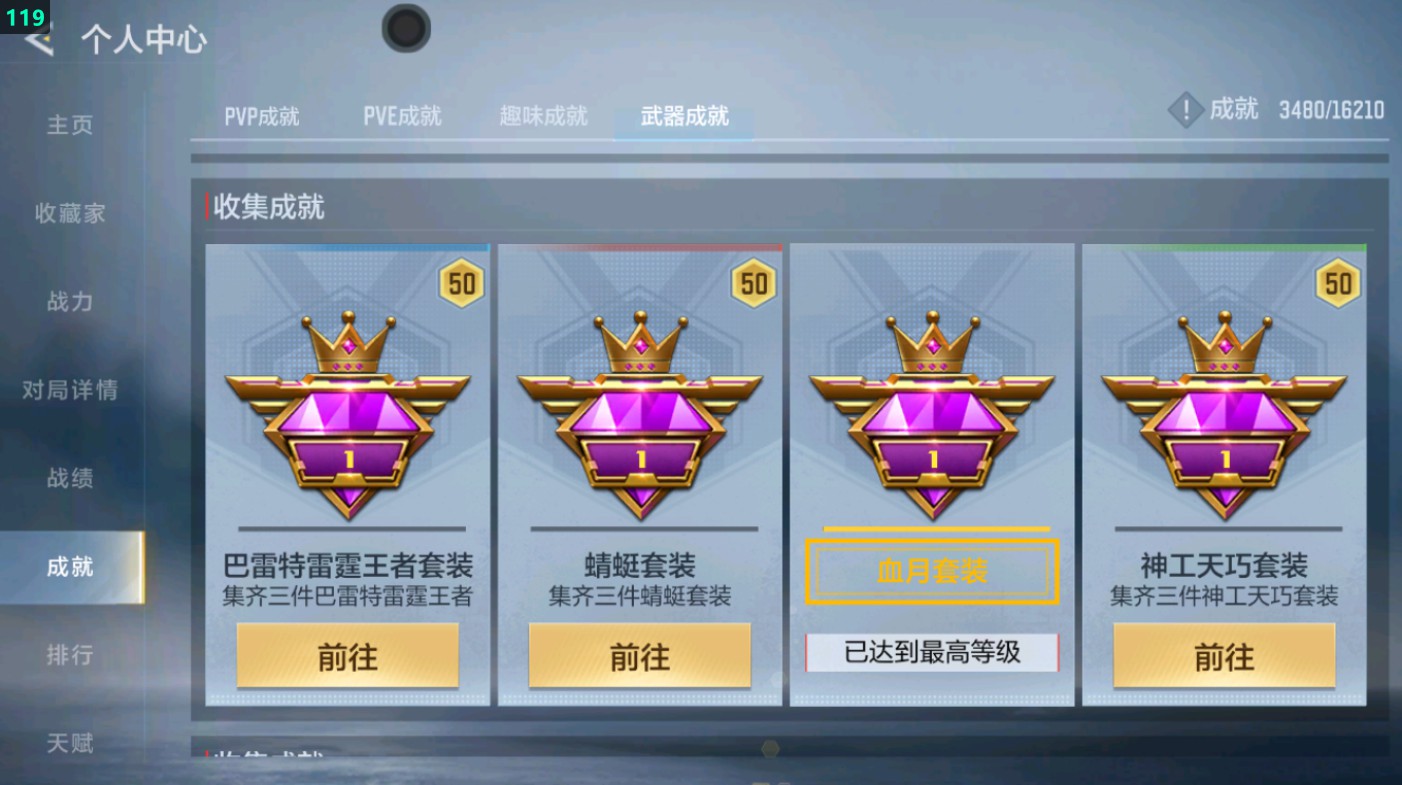Click the 成就 exclamation badge icon
Viewport: 1402px width, 785px height.
[1186, 110]
